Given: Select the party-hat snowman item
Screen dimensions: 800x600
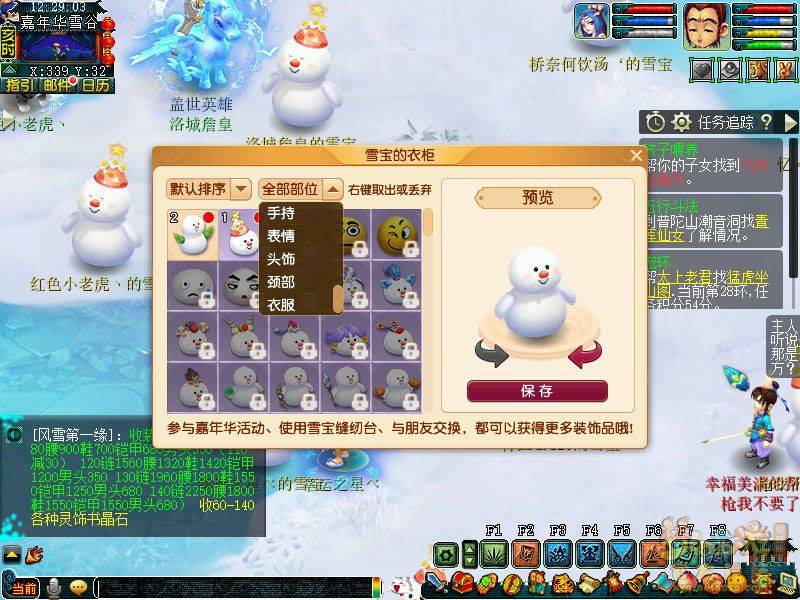Looking at the screenshot, I should pyautogui.click(x=239, y=232).
